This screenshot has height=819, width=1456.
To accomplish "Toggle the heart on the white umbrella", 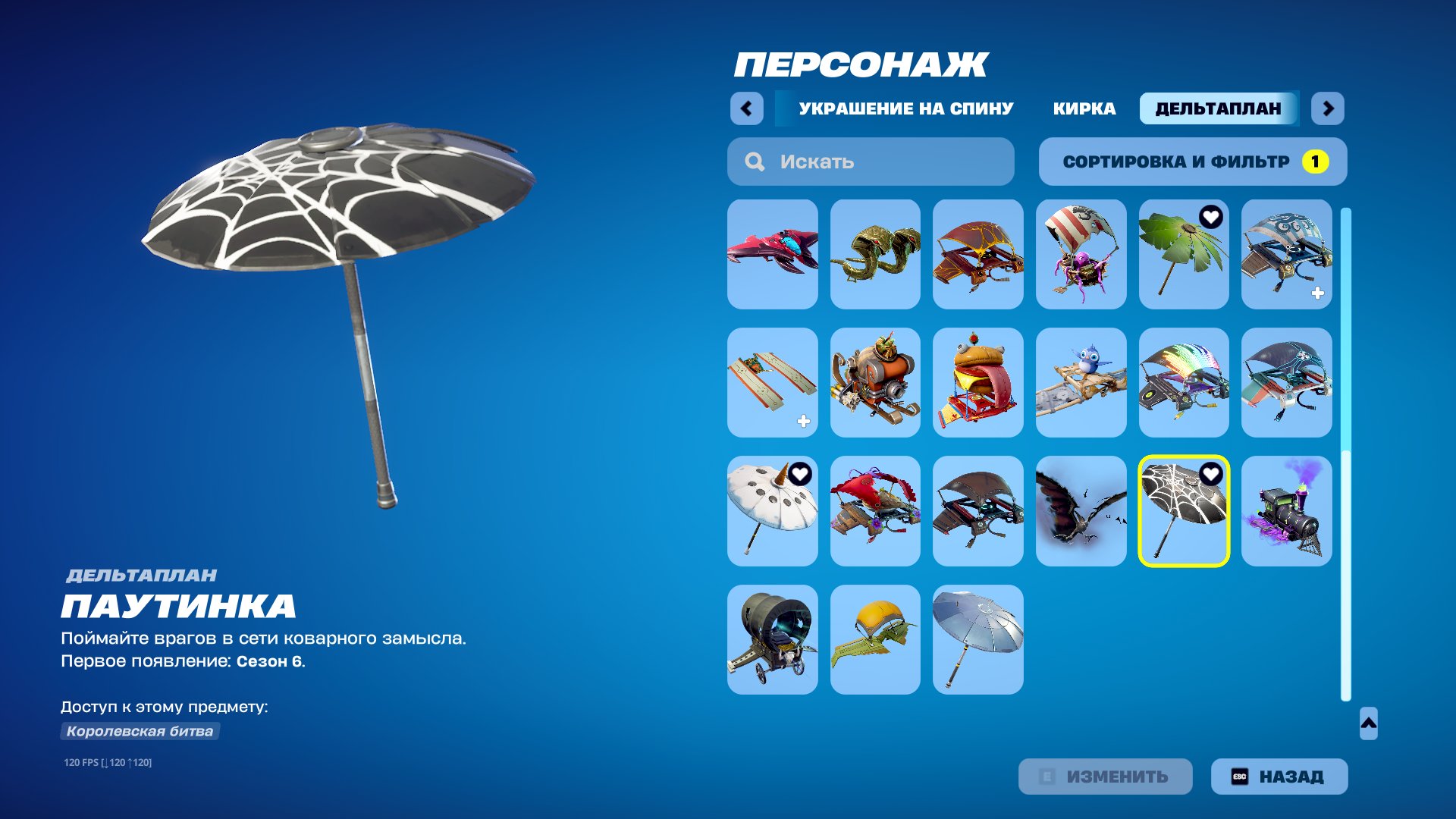I will coord(800,474).
